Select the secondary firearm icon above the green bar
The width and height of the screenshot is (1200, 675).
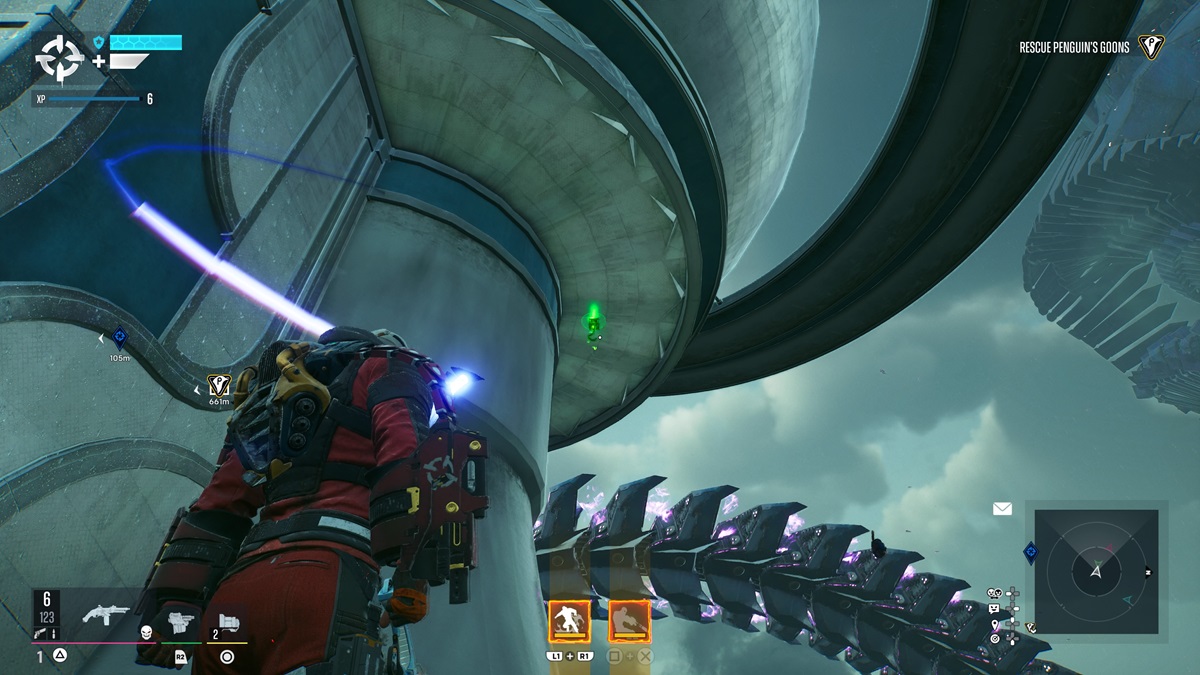(180, 622)
